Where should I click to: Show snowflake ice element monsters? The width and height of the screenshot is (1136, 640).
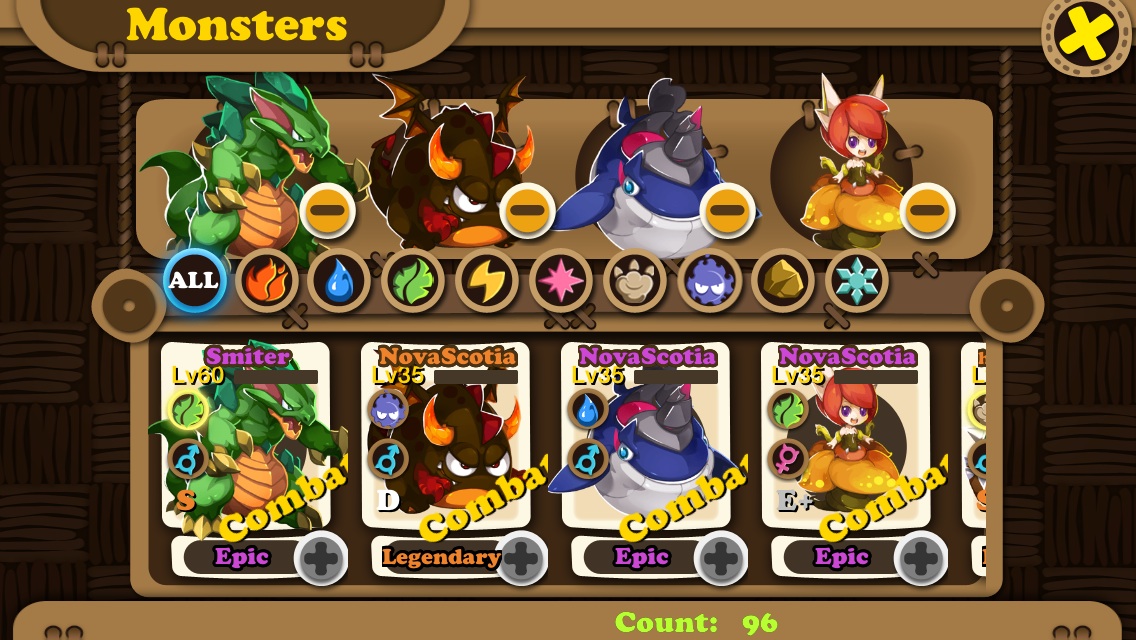coord(857,281)
